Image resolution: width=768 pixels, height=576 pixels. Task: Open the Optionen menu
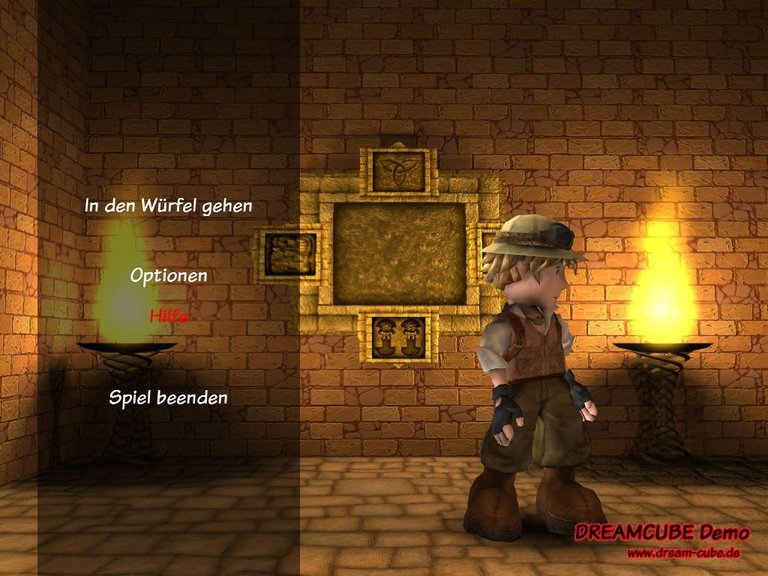click(x=168, y=274)
